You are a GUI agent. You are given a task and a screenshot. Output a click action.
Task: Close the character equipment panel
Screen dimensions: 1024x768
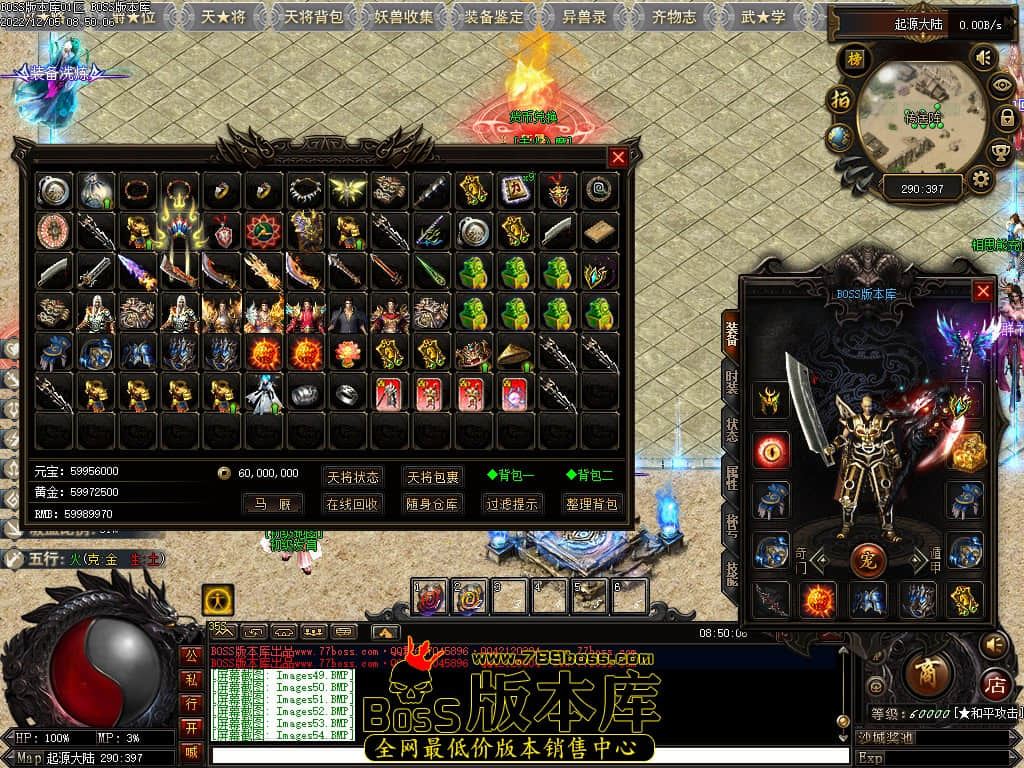[x=983, y=291]
